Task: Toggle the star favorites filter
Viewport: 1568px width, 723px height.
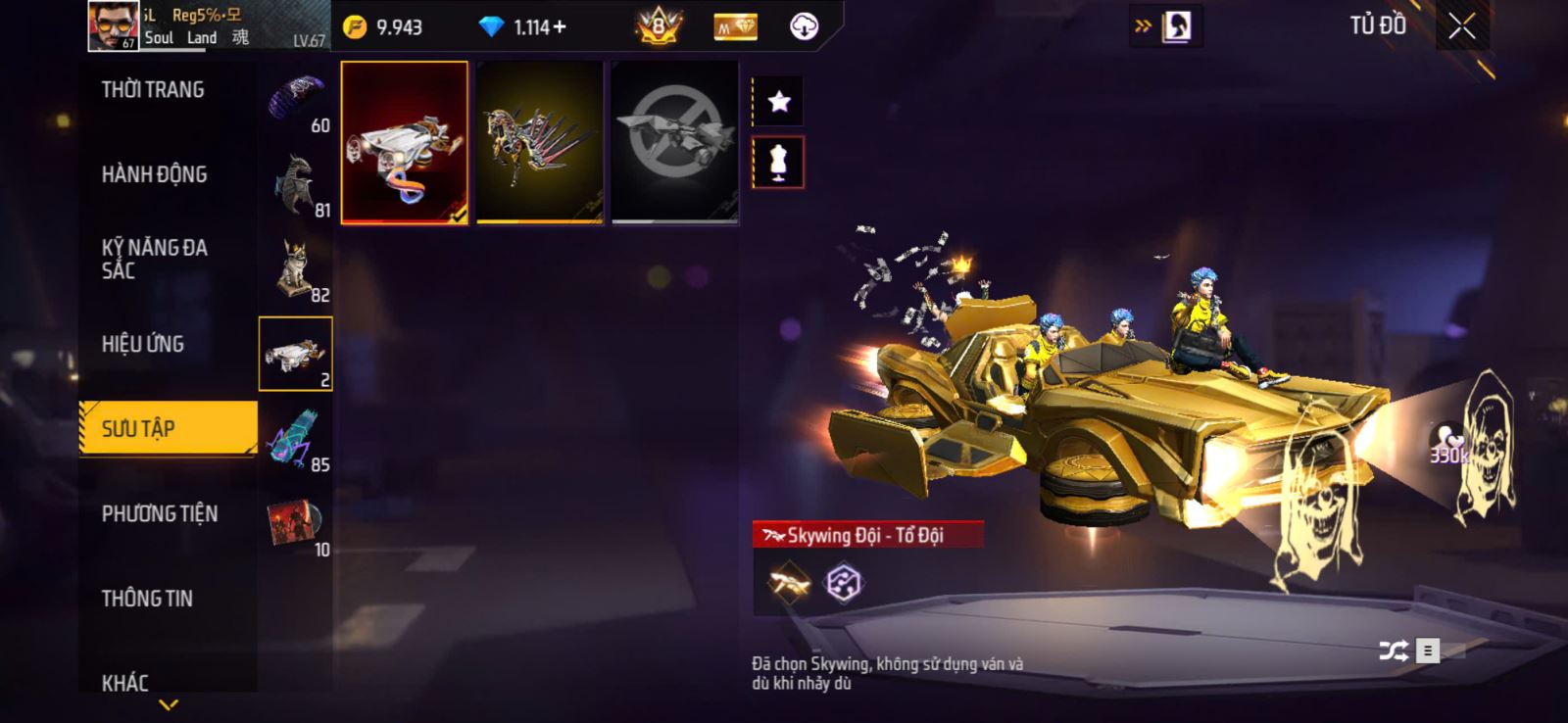Action: click(x=778, y=102)
